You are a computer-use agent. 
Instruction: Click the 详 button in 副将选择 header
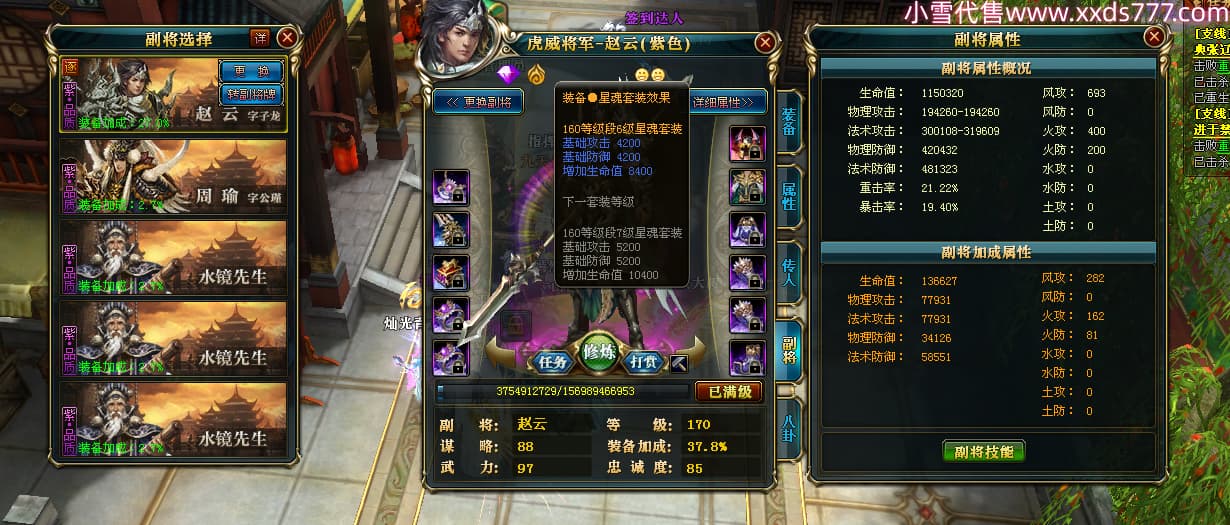click(x=260, y=38)
